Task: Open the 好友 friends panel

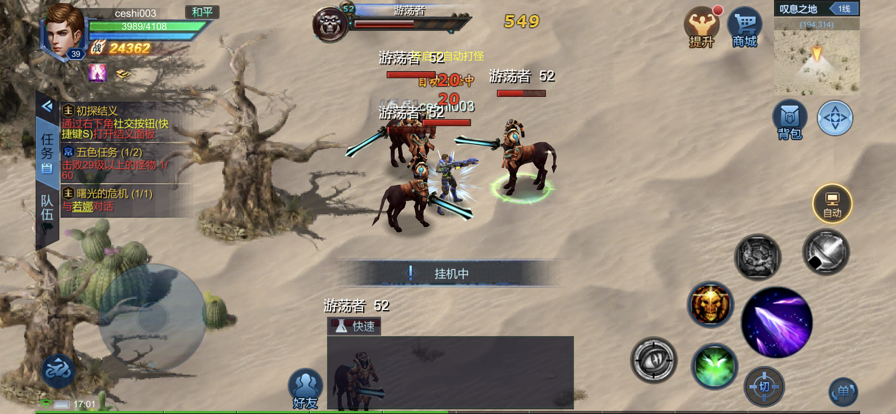Action: pyautogui.click(x=305, y=390)
